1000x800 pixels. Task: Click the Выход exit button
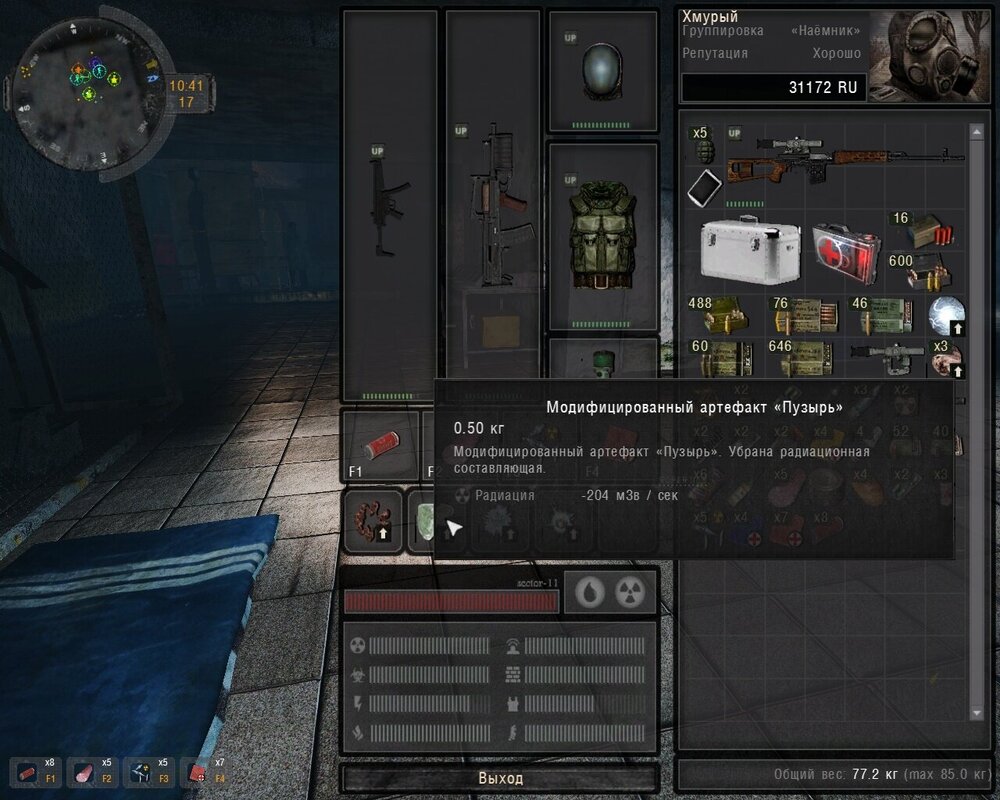(500, 778)
